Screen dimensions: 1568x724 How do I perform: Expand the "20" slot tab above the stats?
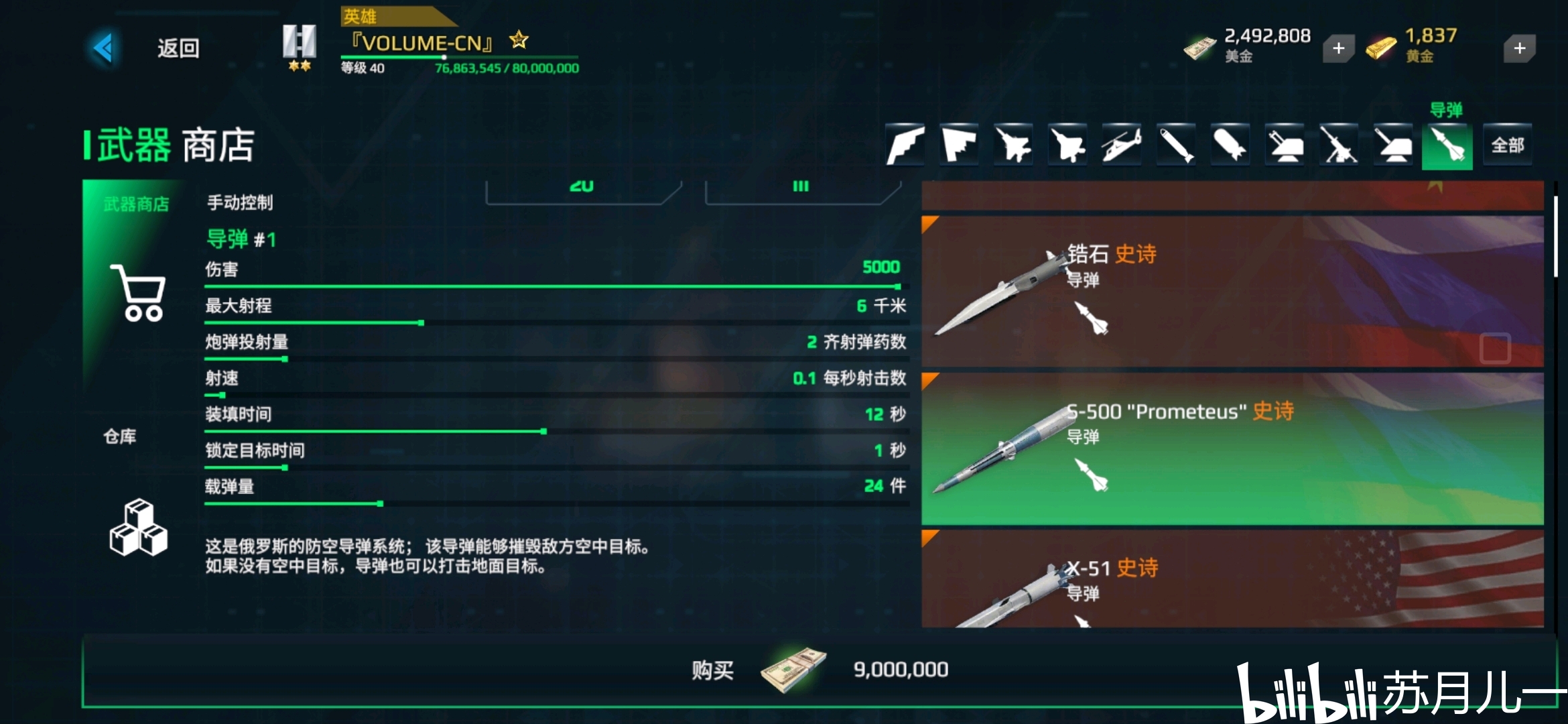(582, 186)
